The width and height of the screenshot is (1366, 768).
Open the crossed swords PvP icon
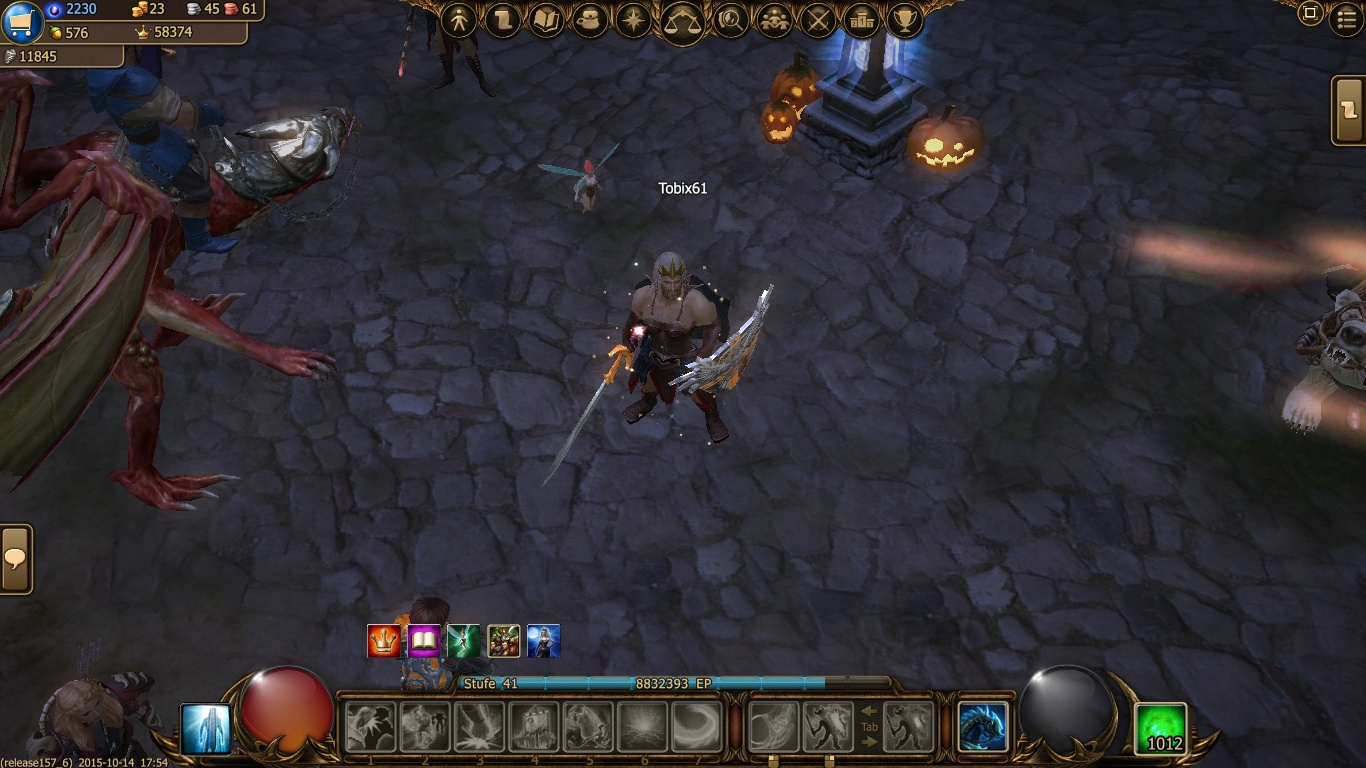818,20
